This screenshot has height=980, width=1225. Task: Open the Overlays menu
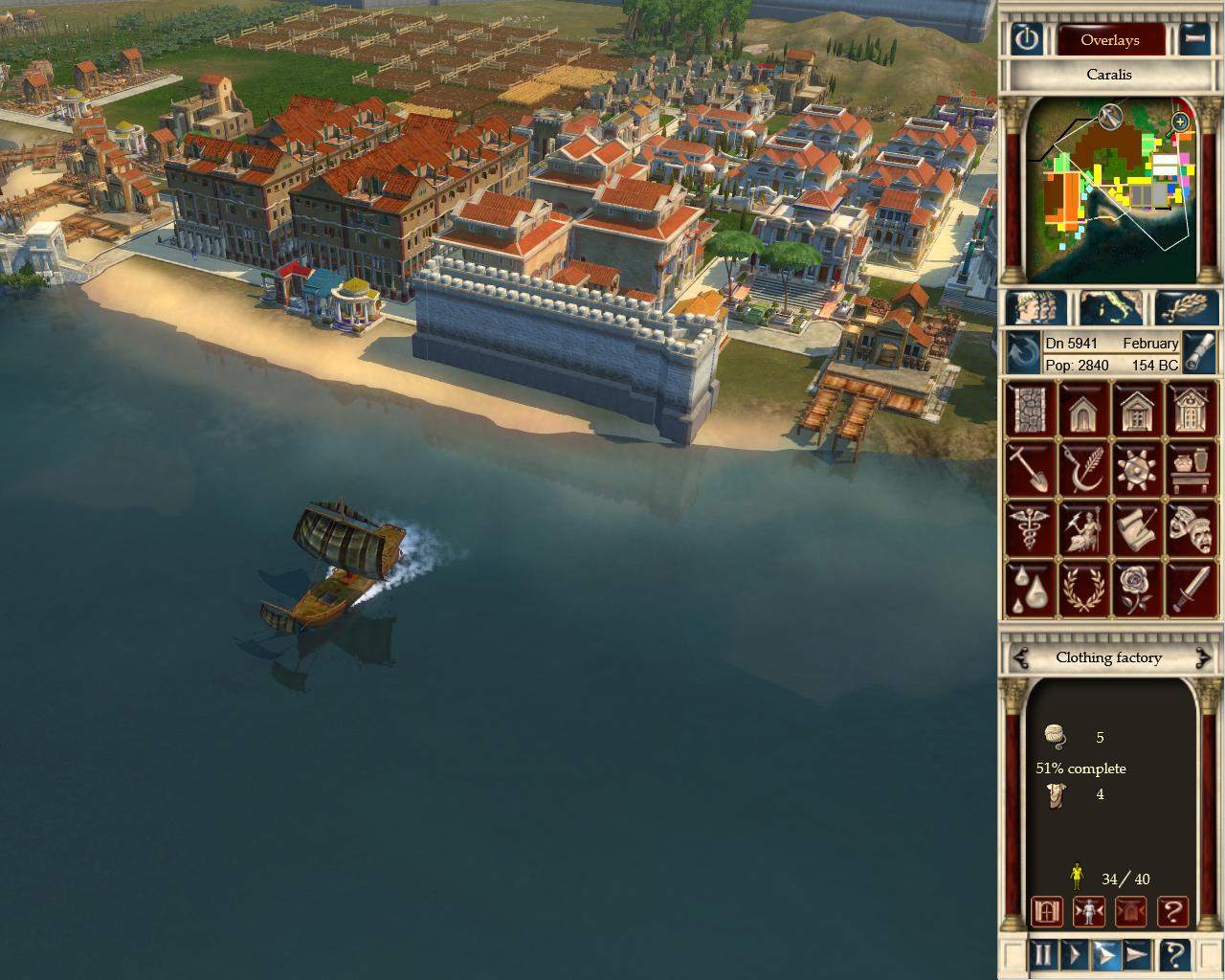[1109, 40]
